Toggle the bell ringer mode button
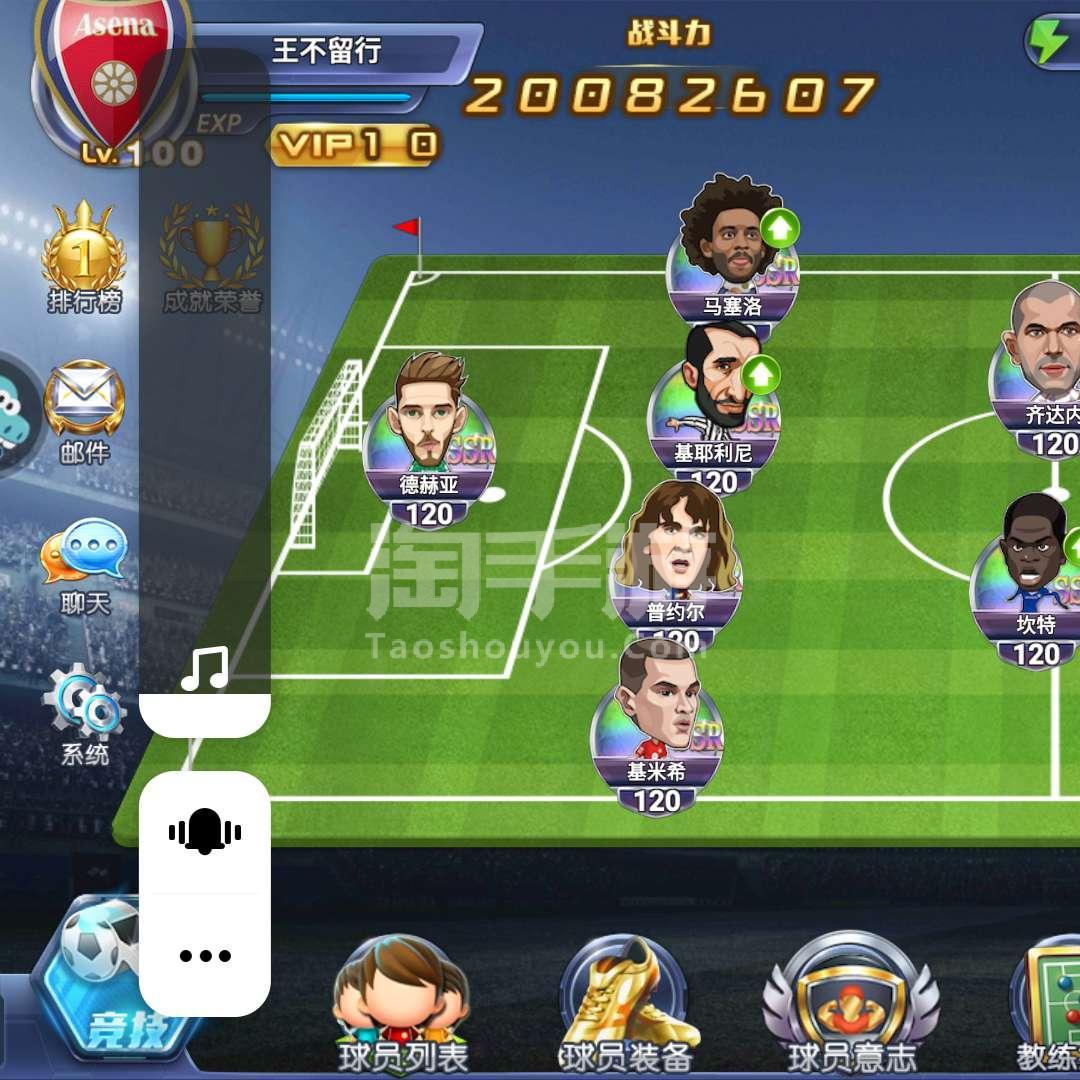This screenshot has width=1080, height=1080. point(205,831)
